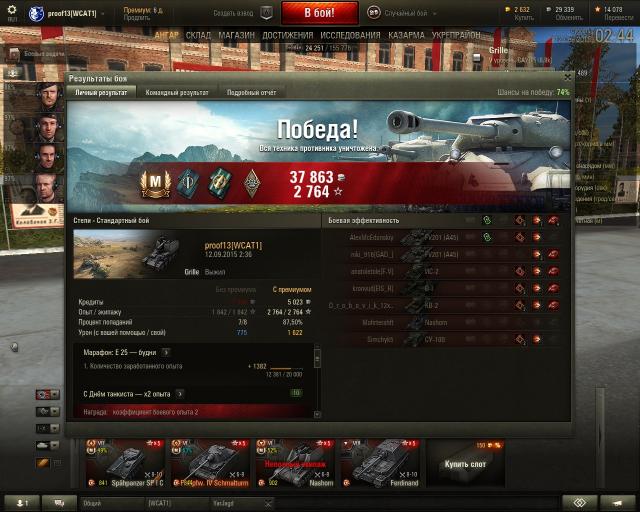The width and height of the screenshot is (640, 512).
Task: Click the AlexMcEdzesky row in battle effectiveness
Action: [x=372, y=237]
